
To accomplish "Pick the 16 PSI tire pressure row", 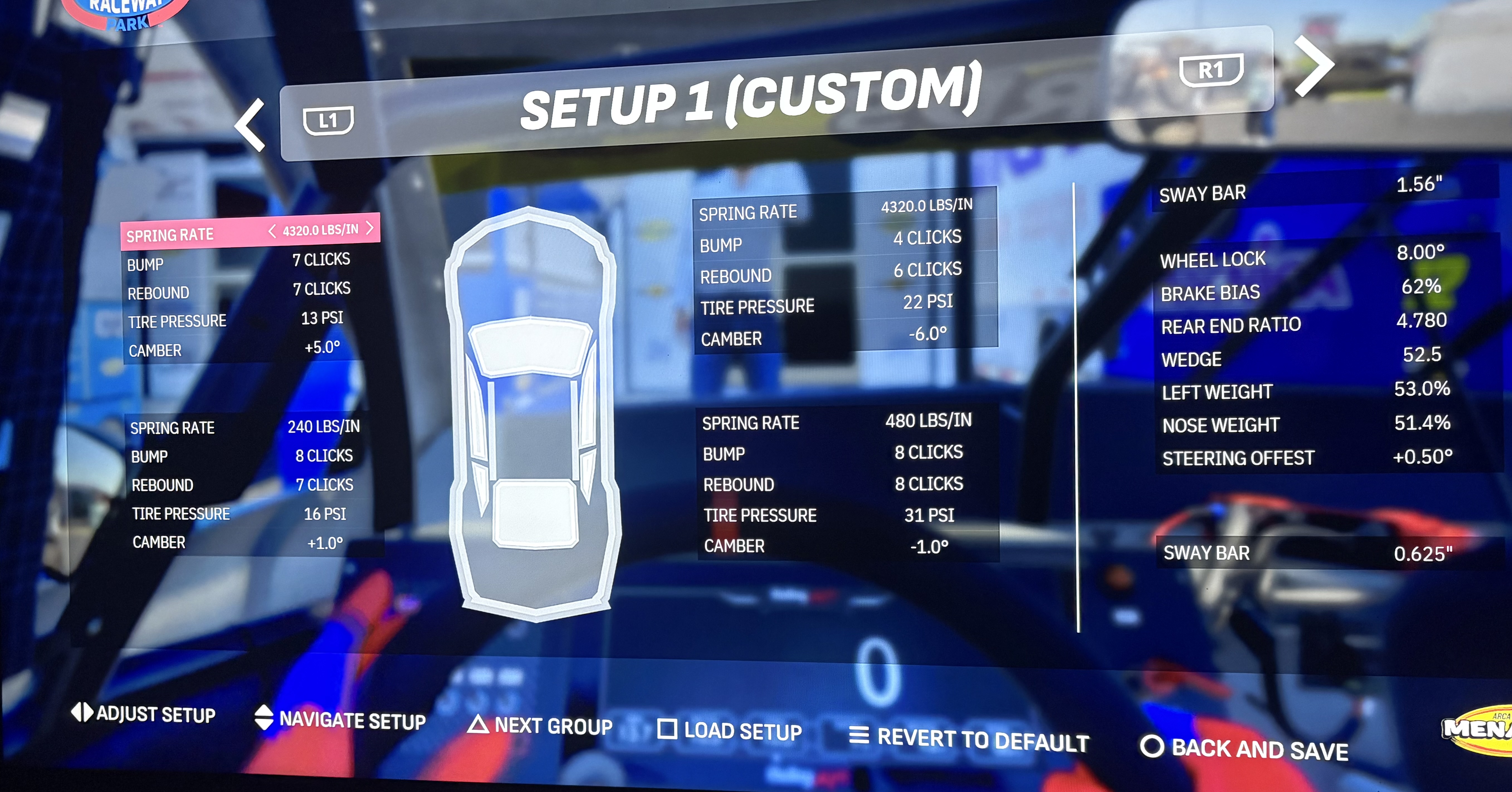I will [x=244, y=514].
